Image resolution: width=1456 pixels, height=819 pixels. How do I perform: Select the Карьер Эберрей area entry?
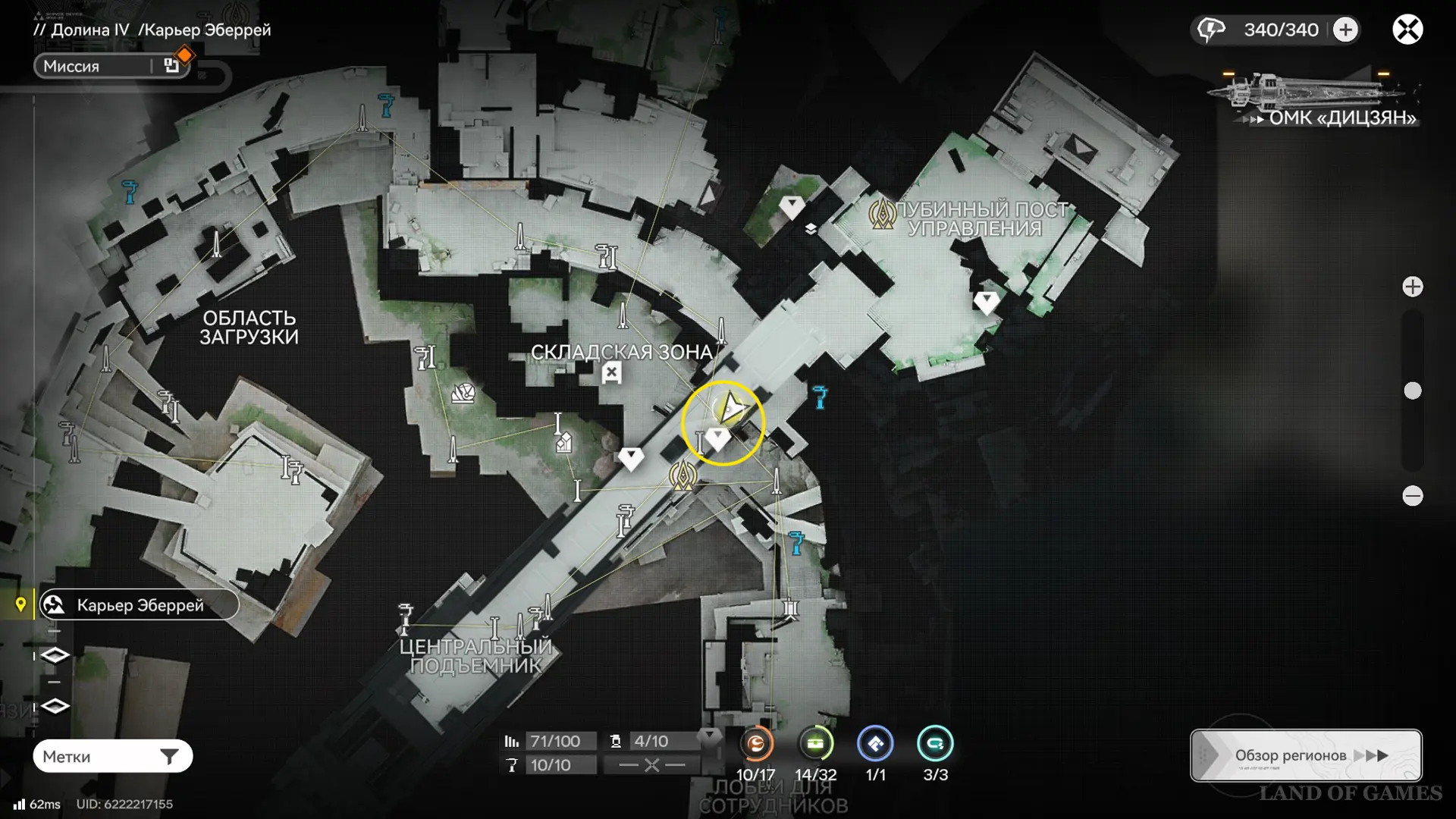pyautogui.click(x=140, y=605)
